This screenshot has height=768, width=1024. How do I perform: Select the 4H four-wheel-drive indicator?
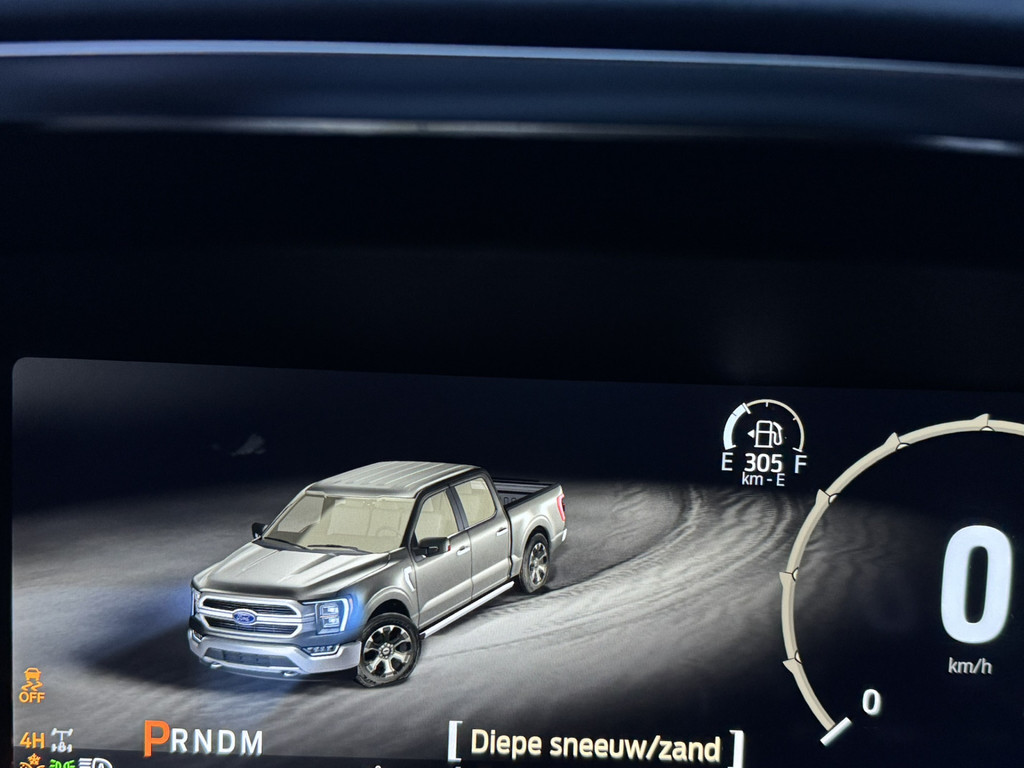point(31,741)
